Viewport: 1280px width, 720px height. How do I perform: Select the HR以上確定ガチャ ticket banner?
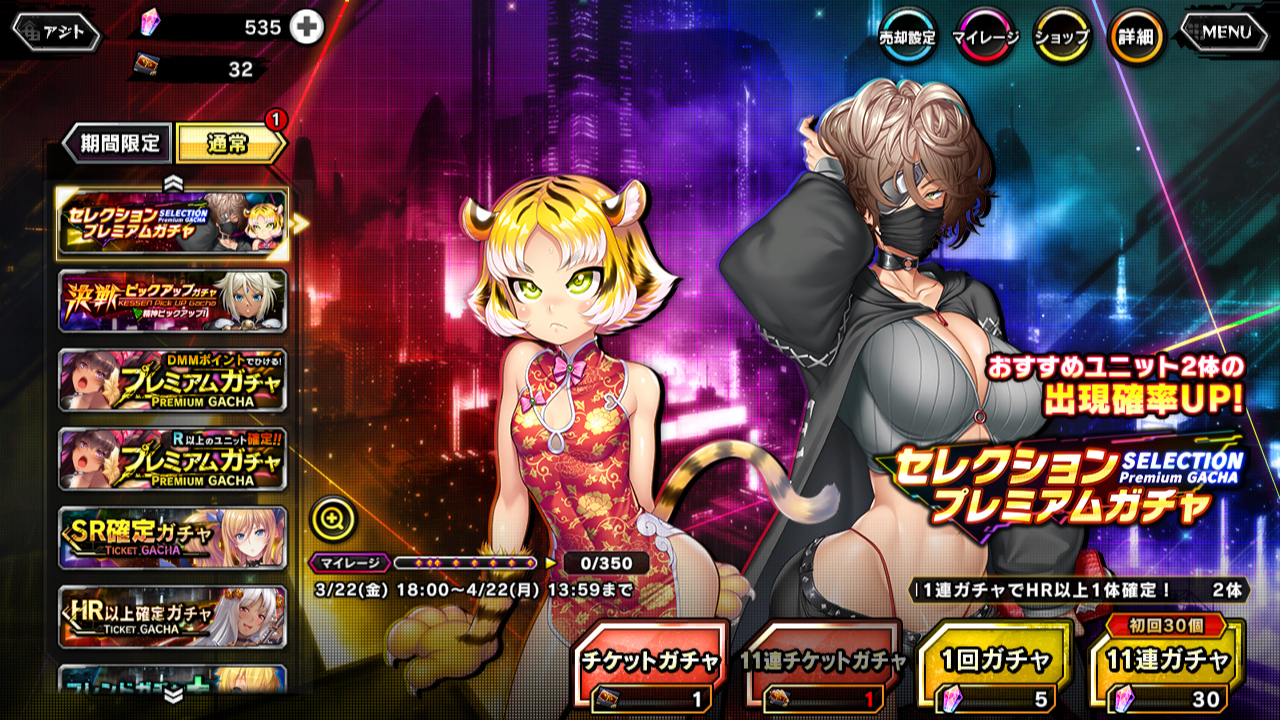pyautogui.click(x=173, y=616)
